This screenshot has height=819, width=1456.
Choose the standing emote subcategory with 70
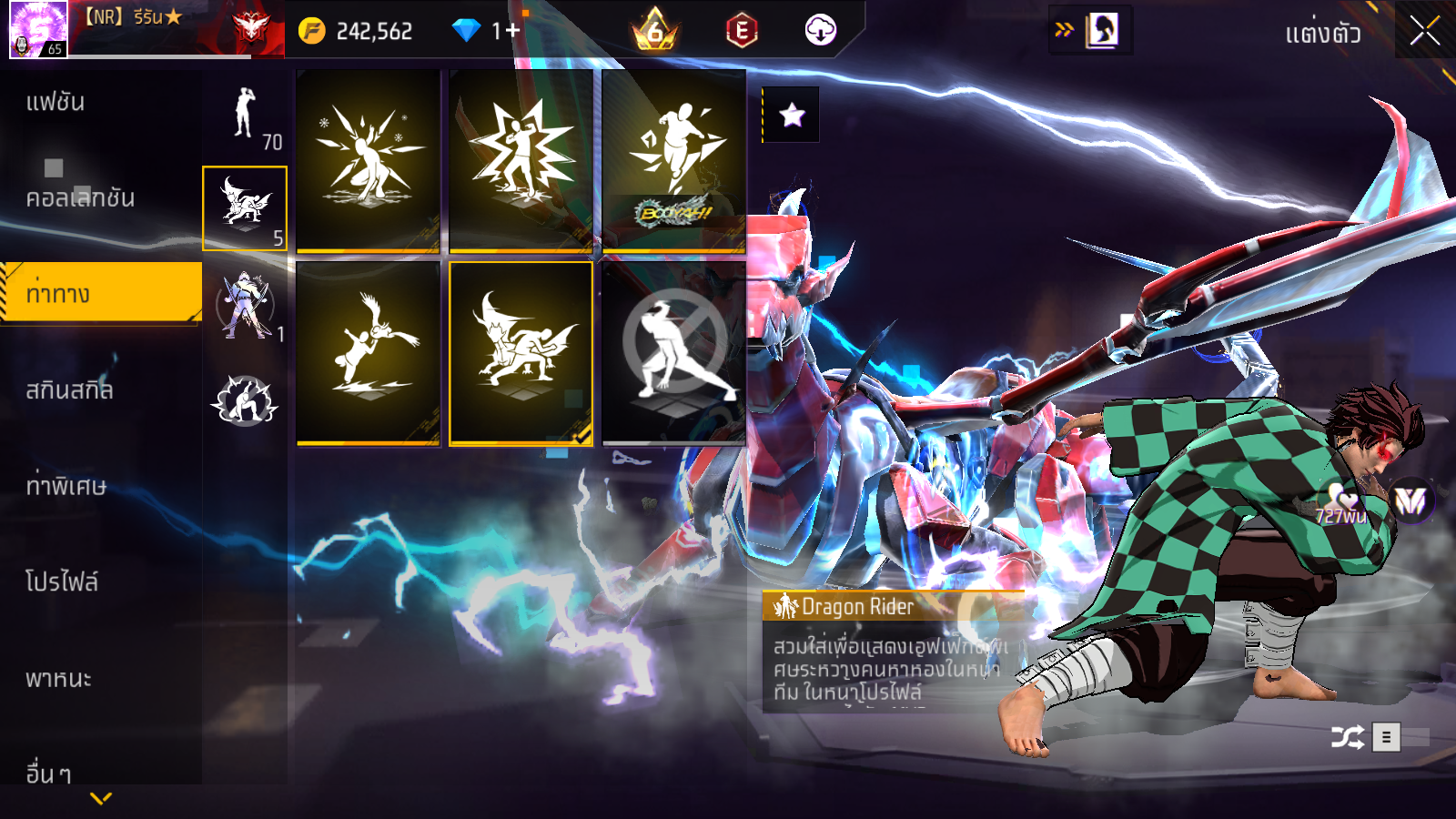pos(245,114)
